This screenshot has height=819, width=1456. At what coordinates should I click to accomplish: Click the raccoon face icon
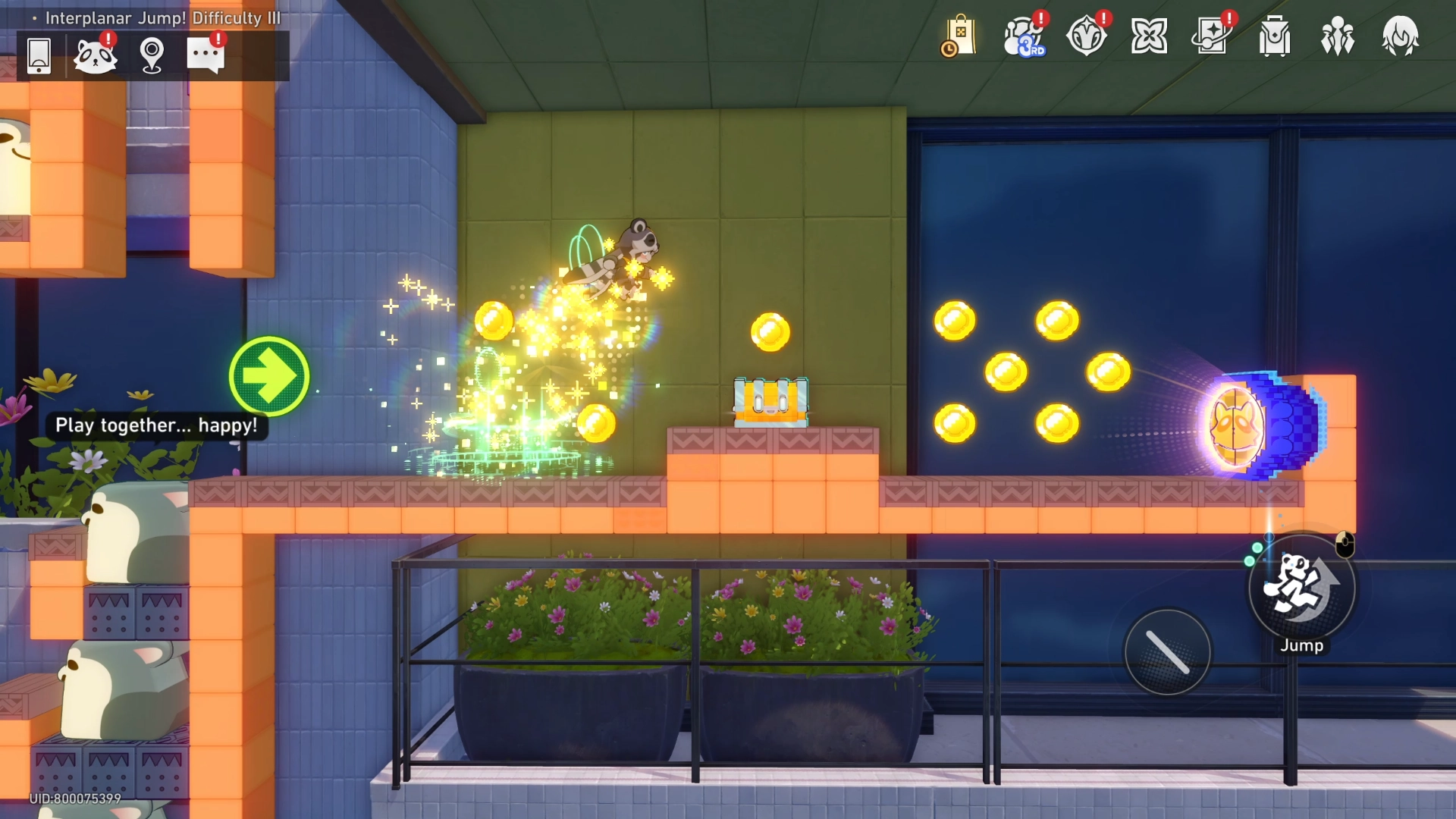pyautogui.click(x=95, y=55)
